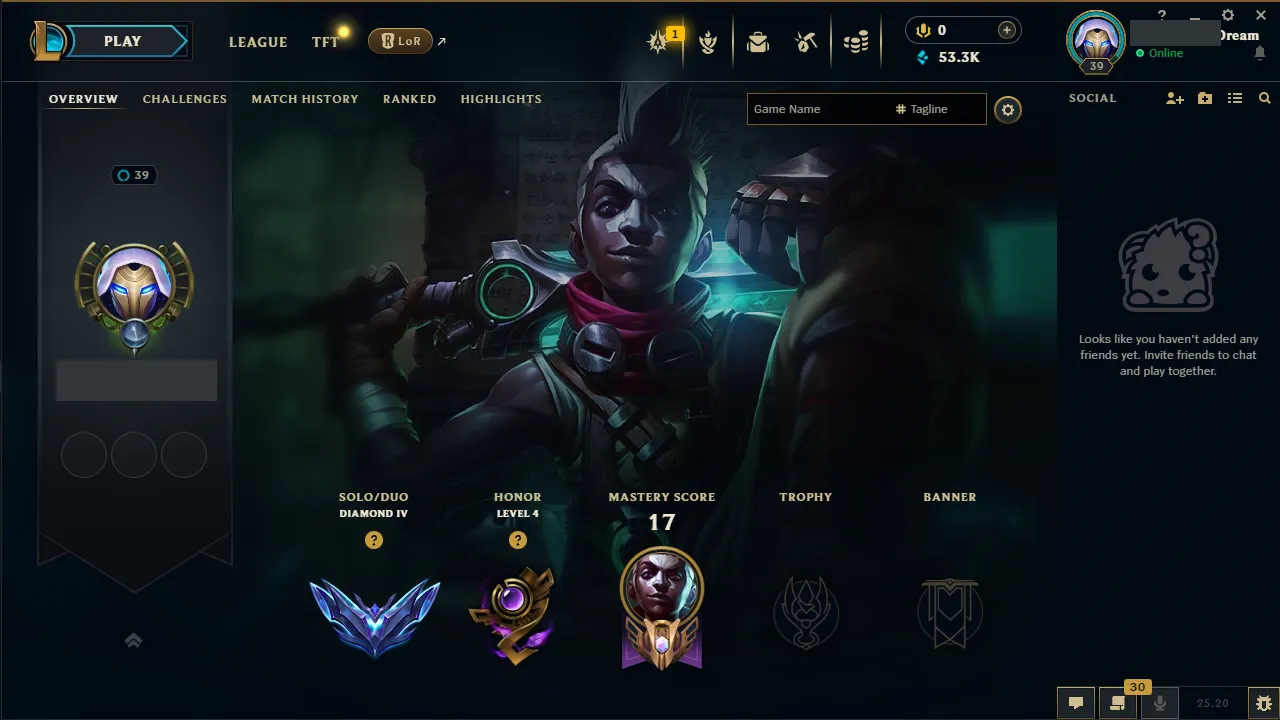Open the Loot backpack icon
Viewport: 1280px width, 720px height.
757,41
